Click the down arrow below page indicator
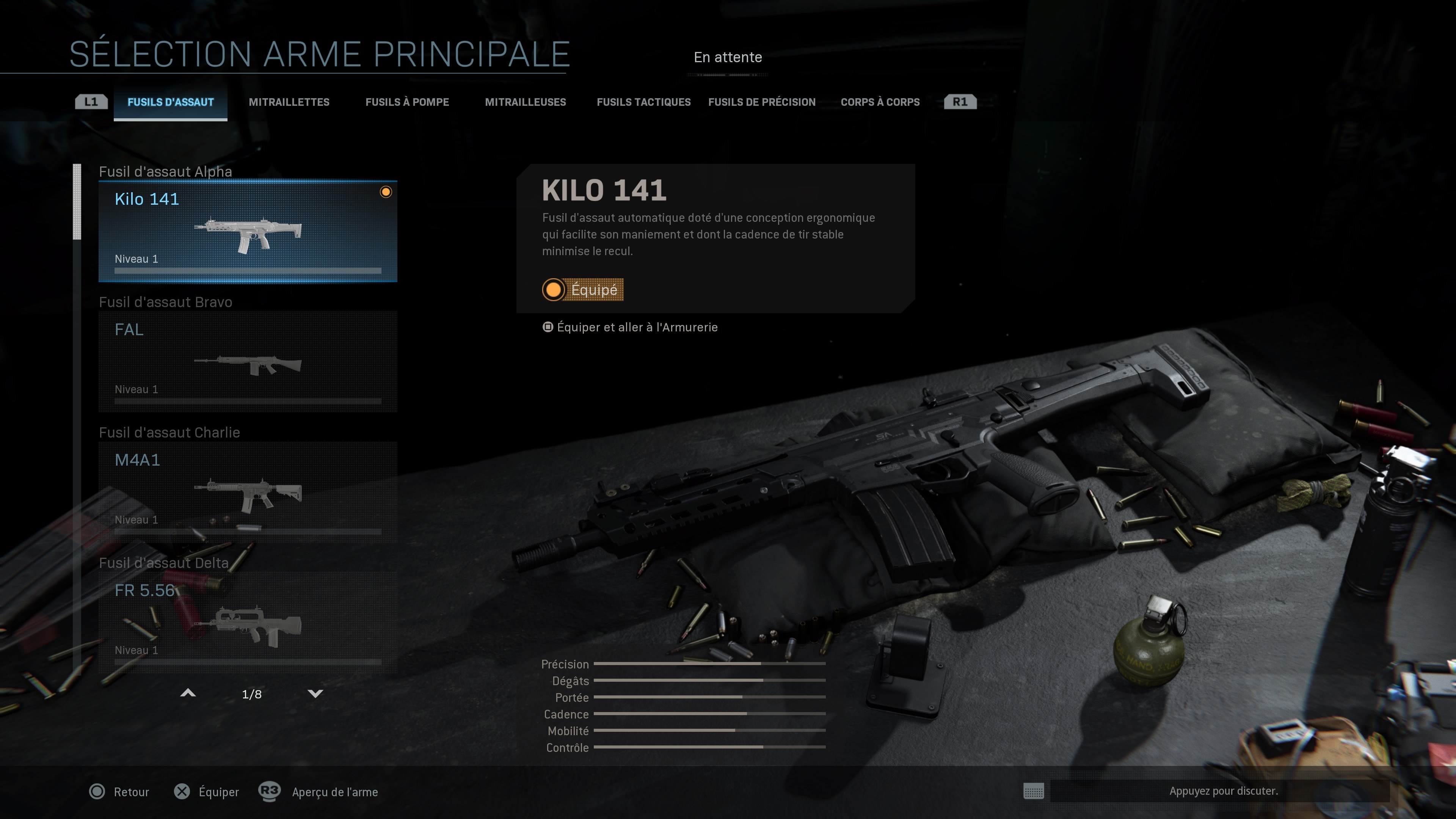The image size is (1456, 819). pyautogui.click(x=315, y=693)
